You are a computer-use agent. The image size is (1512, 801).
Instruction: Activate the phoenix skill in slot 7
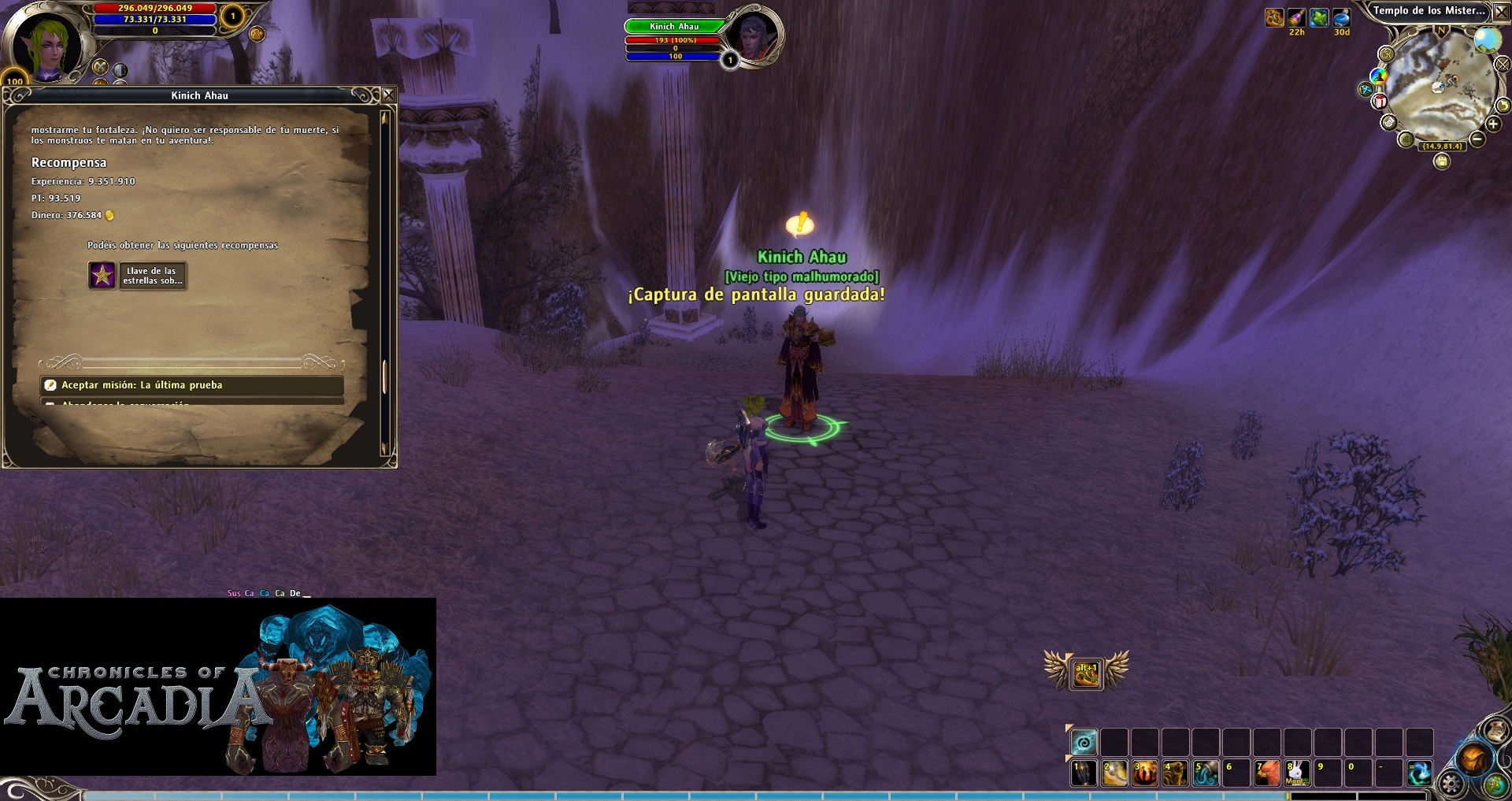point(1267,773)
